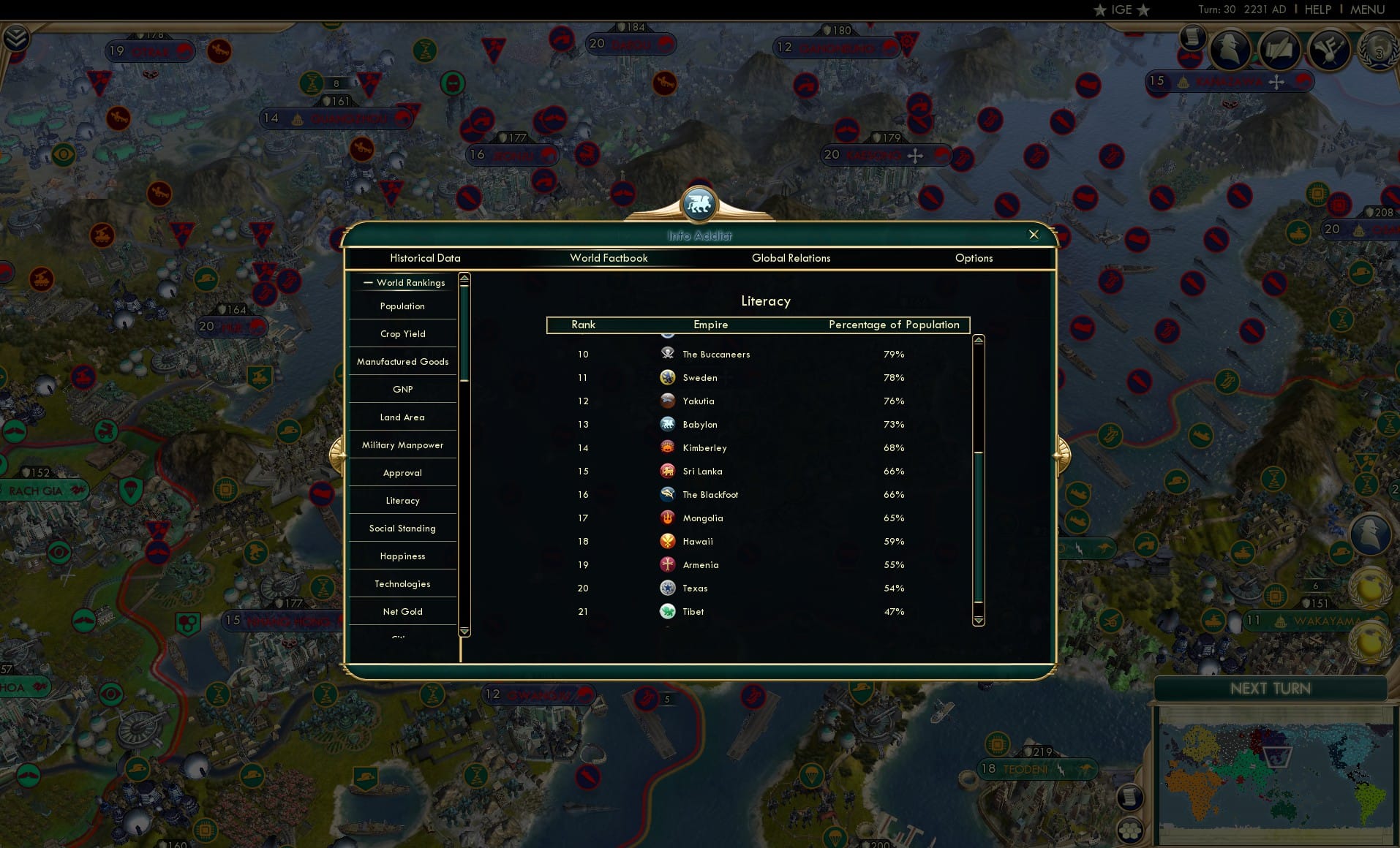Open the Military overview icon top-right

click(1329, 50)
